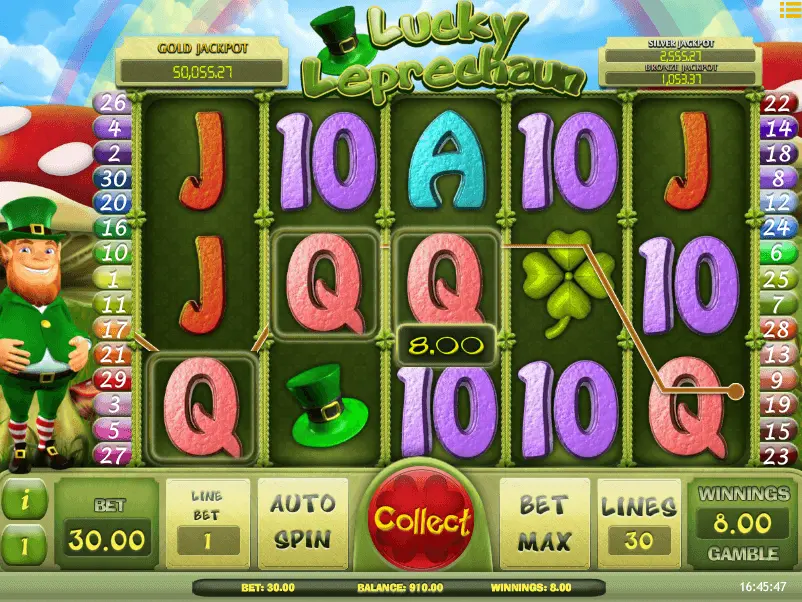Select payline number 1
Image resolution: width=802 pixels, height=602 pixels.
point(112,279)
